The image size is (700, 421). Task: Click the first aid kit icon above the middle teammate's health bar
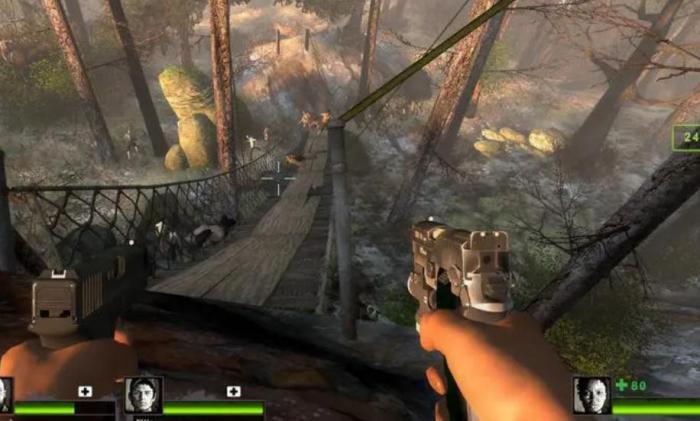234,391
